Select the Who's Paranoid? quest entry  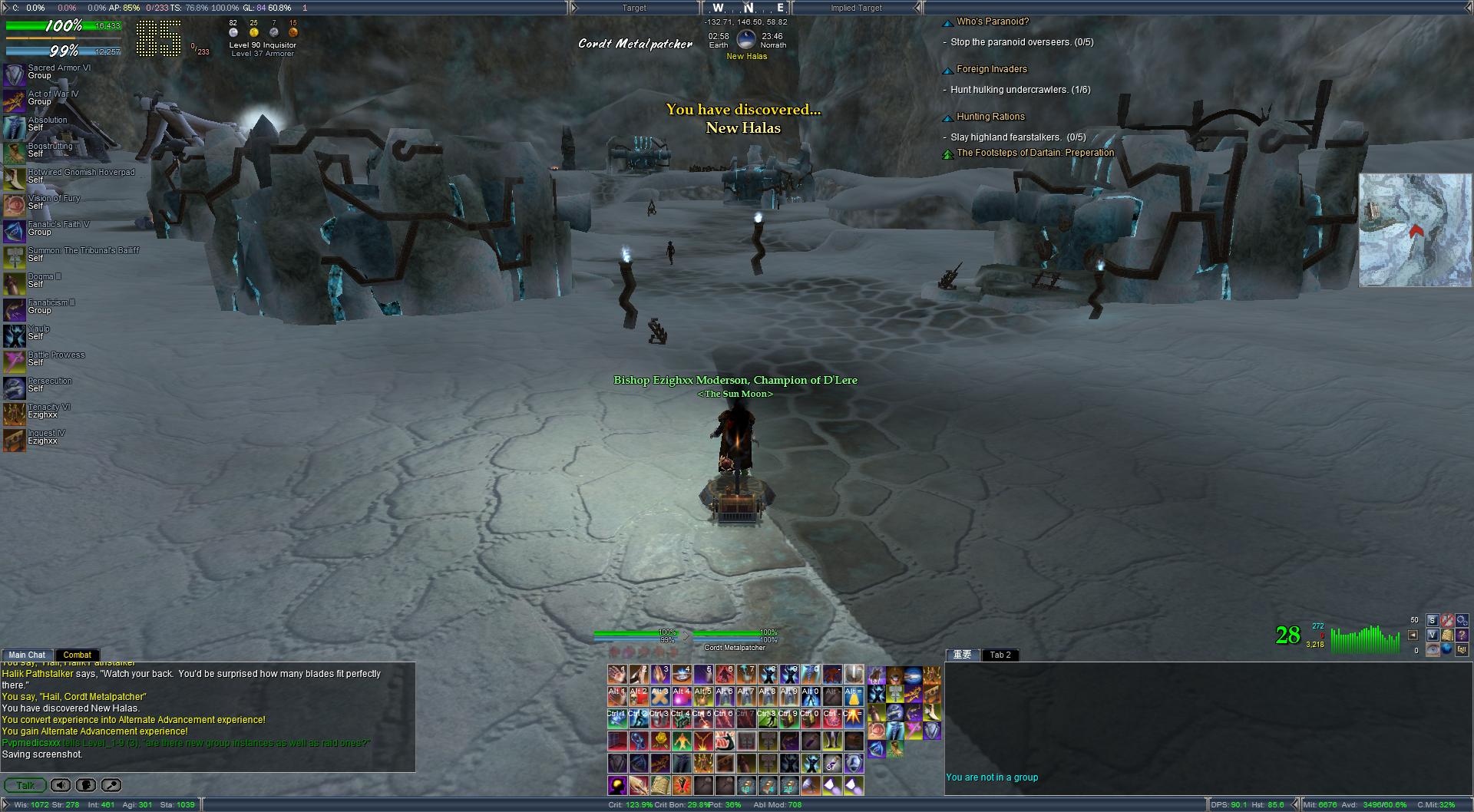(992, 21)
